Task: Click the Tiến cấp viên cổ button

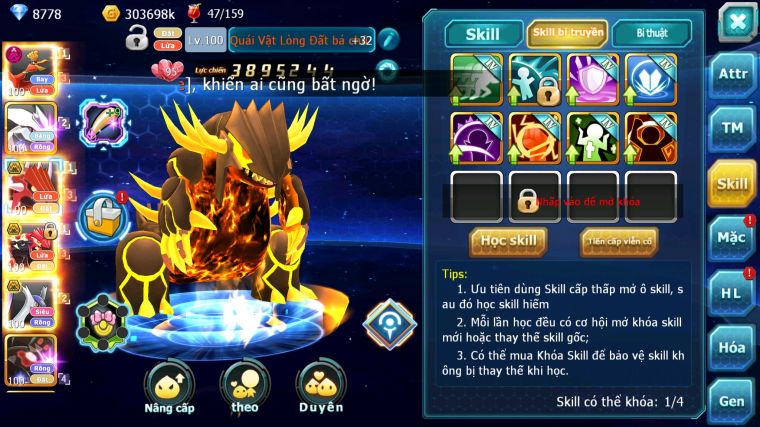Action: pyautogui.click(x=619, y=241)
